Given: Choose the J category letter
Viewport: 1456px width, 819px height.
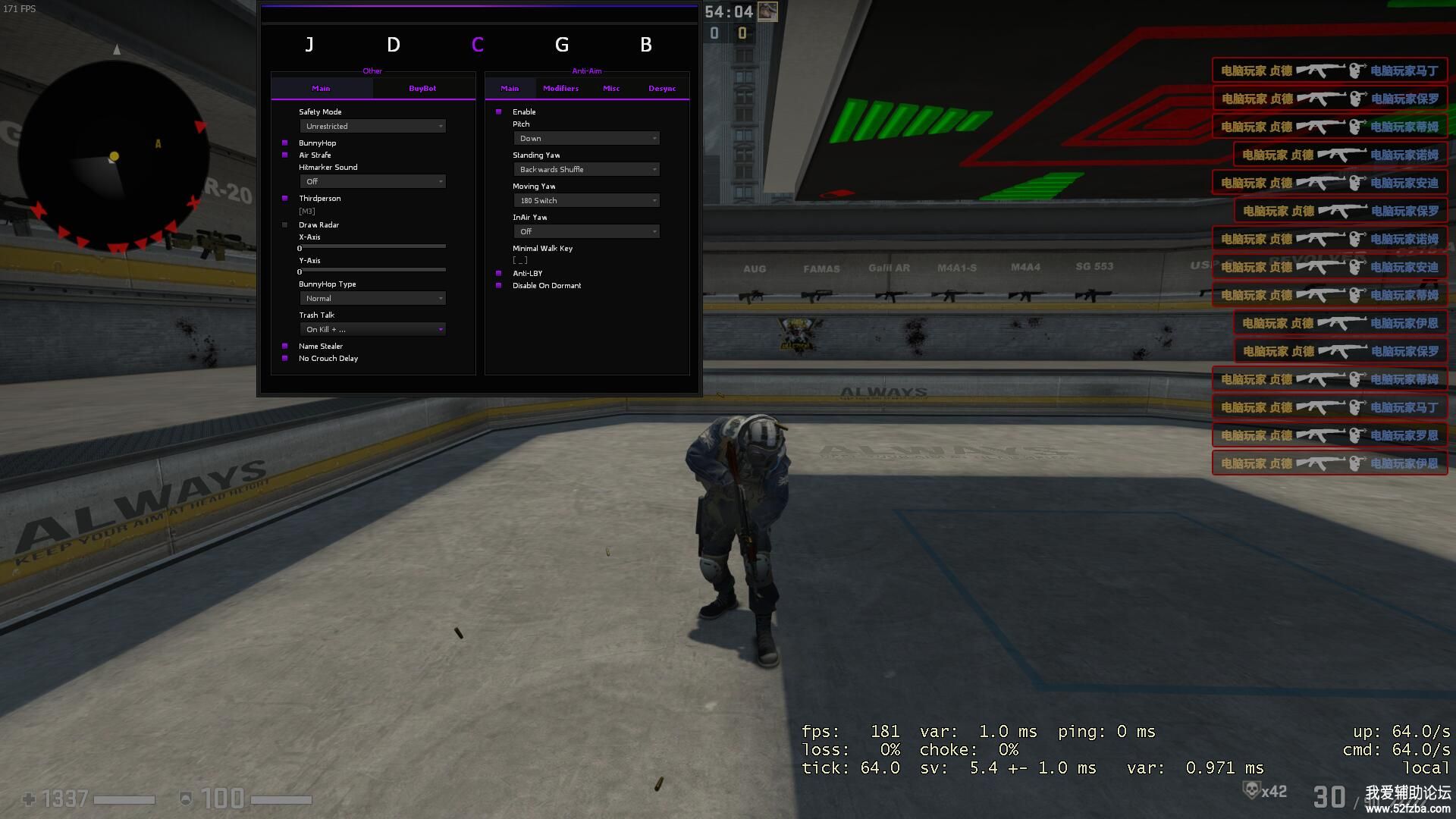Looking at the screenshot, I should pos(309,45).
